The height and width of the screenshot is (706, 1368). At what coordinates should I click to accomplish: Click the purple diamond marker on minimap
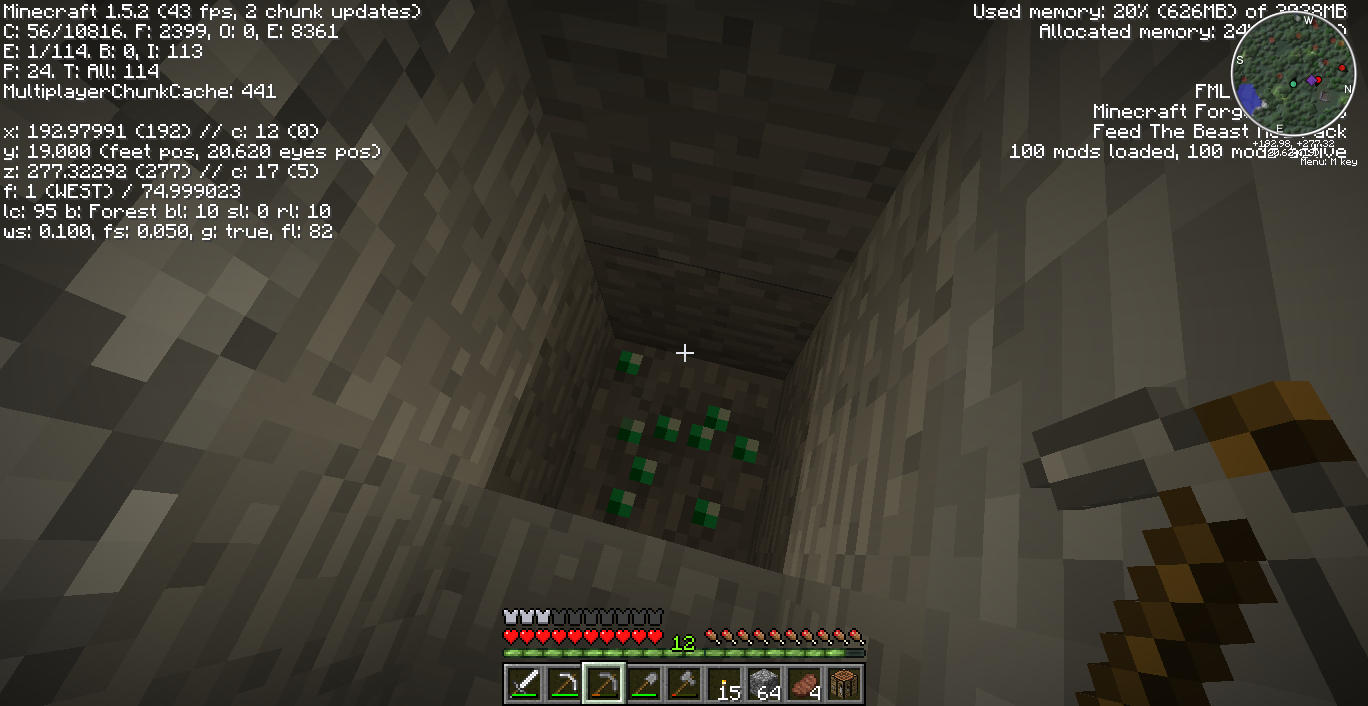coord(1312,80)
